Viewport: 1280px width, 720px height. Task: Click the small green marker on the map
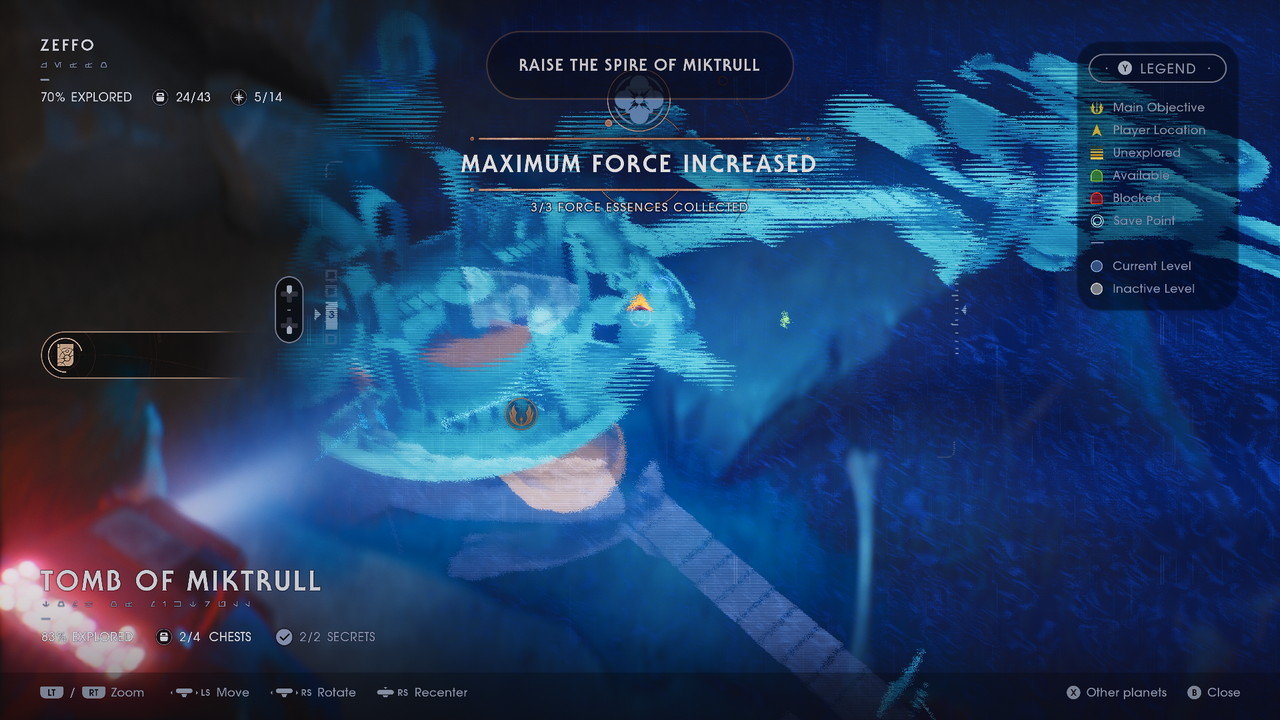tap(785, 319)
